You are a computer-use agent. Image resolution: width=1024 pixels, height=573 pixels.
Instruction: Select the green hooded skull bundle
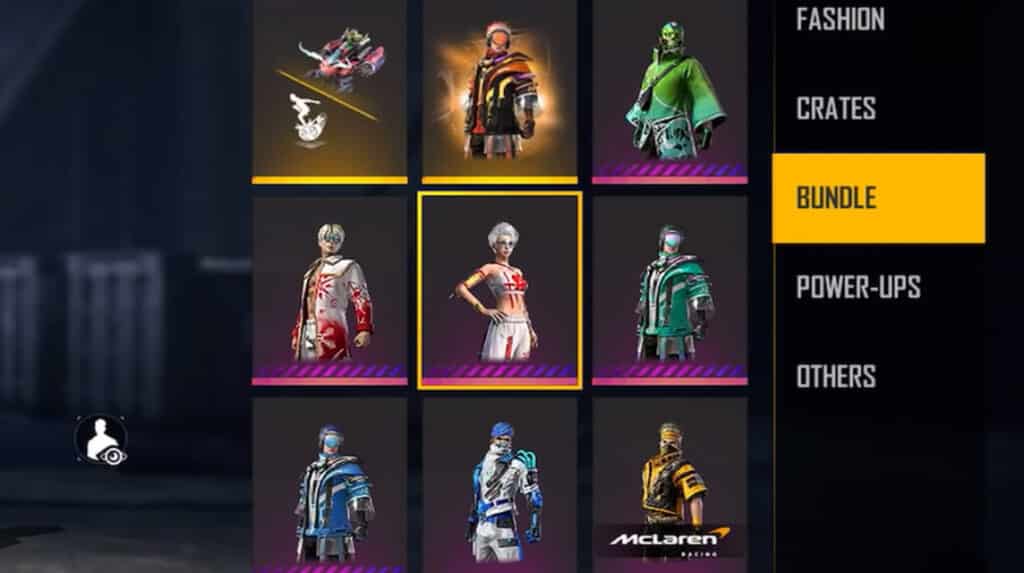click(669, 92)
